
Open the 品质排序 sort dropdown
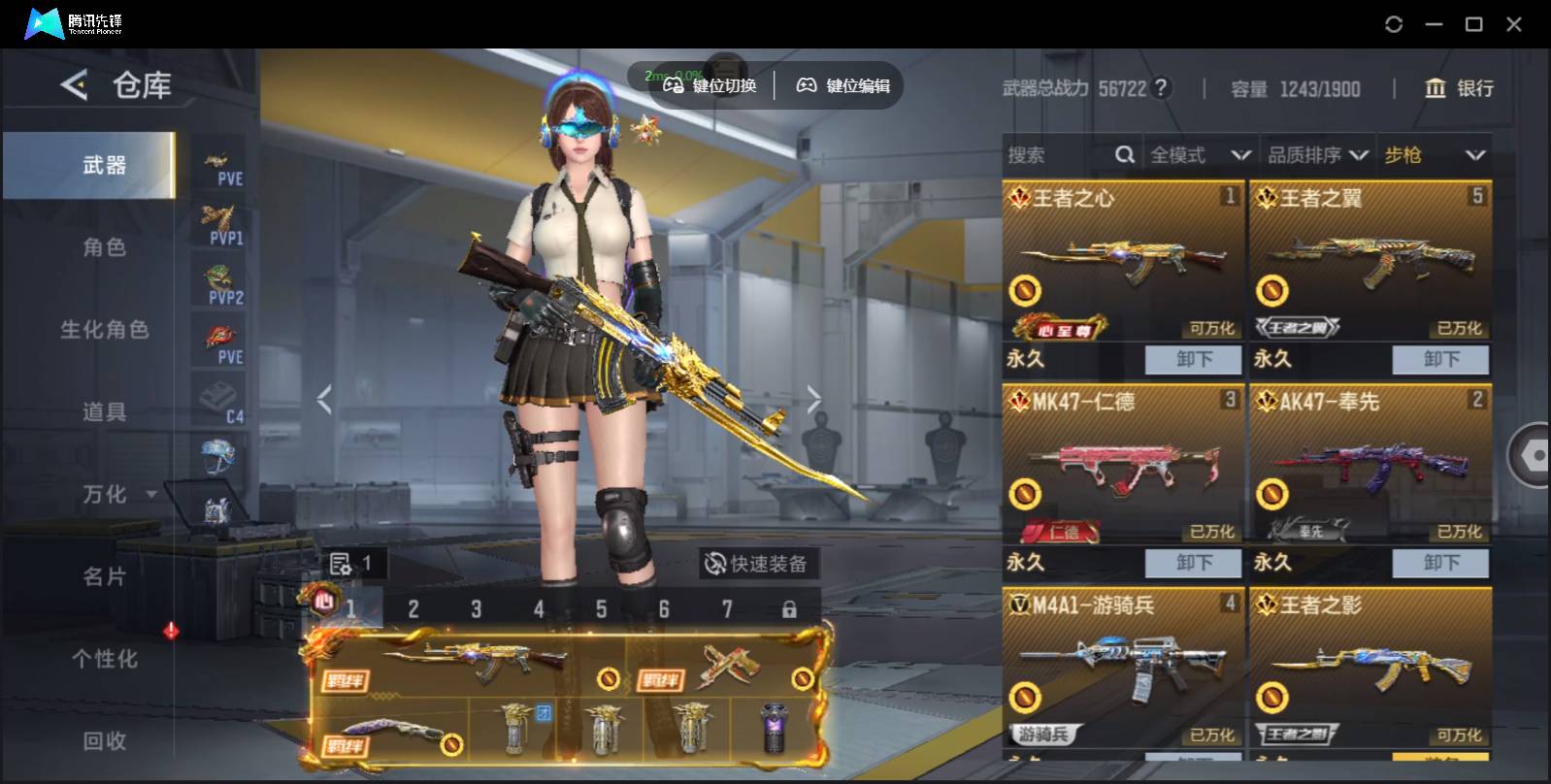(x=1317, y=155)
